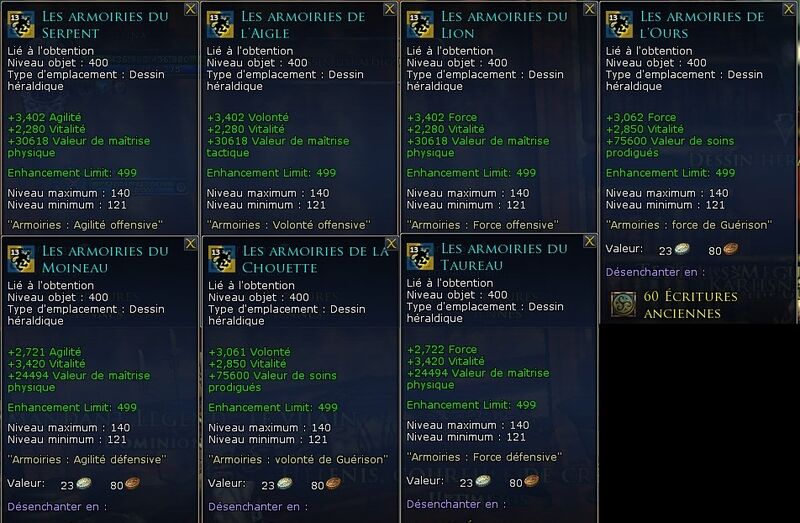Select the Armoiries de la Chouette item icon

[x=221, y=258]
